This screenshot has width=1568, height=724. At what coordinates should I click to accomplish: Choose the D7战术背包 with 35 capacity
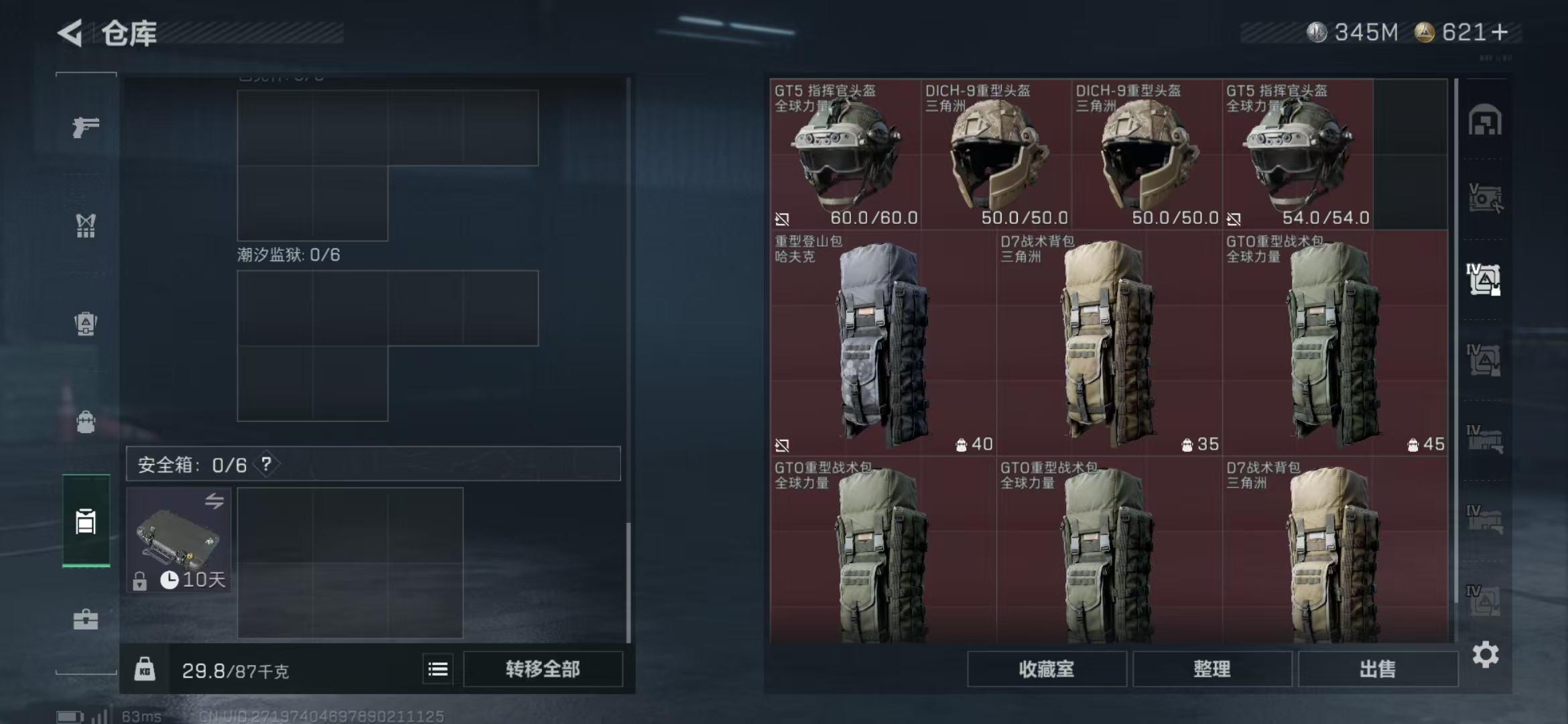pos(1109,343)
